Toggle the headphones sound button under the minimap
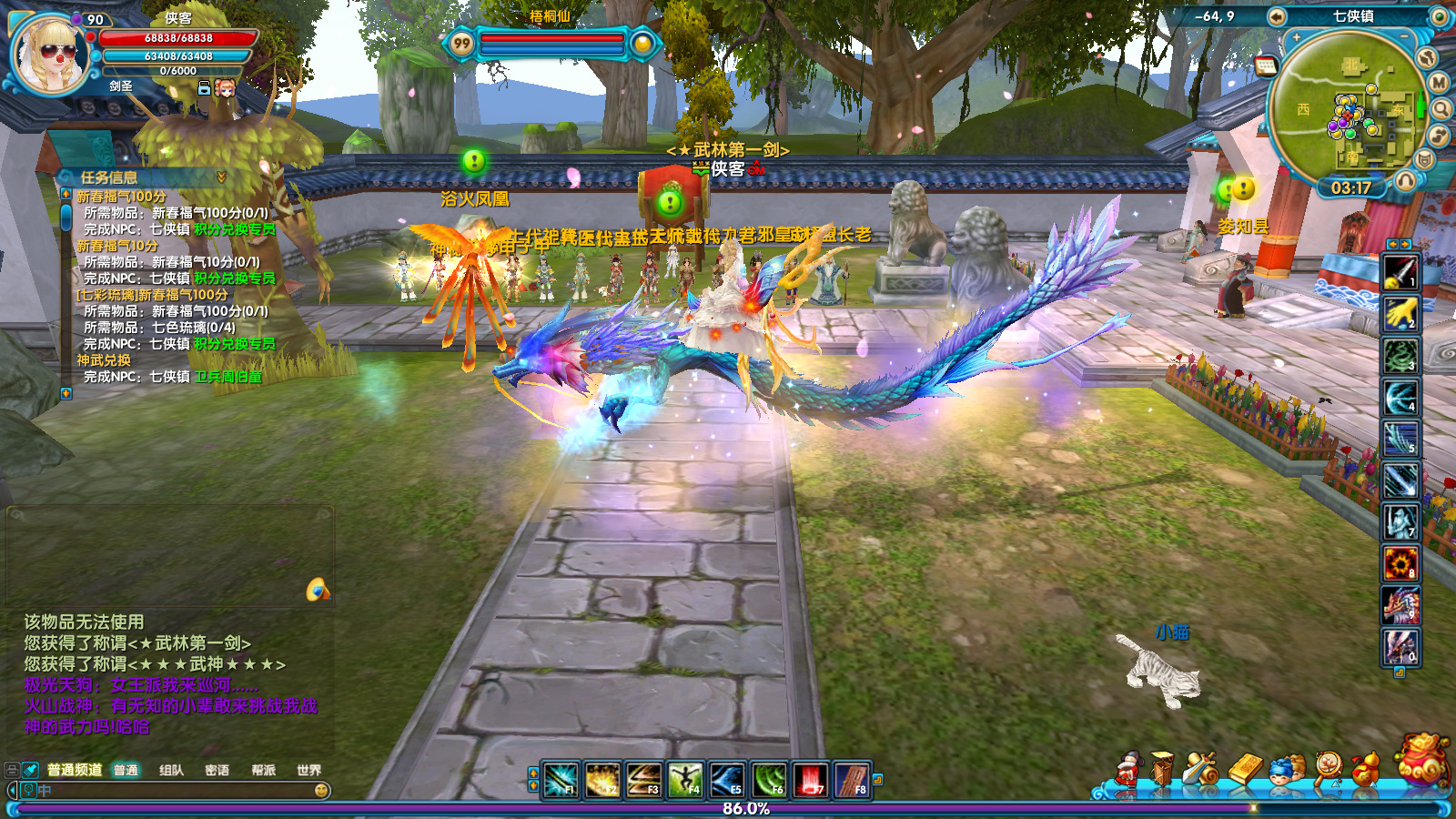Viewport: 1456px width, 819px height. pyautogui.click(x=1405, y=180)
